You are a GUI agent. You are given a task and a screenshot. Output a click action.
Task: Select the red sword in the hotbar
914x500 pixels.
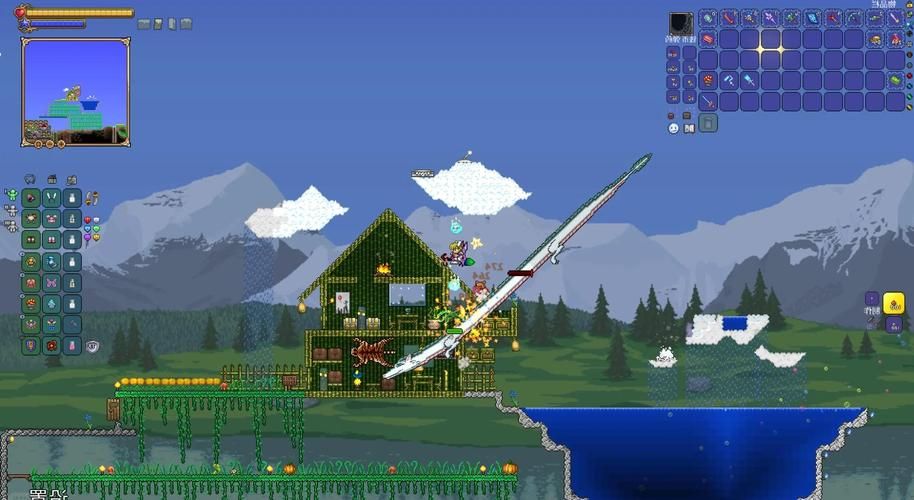pos(729,18)
